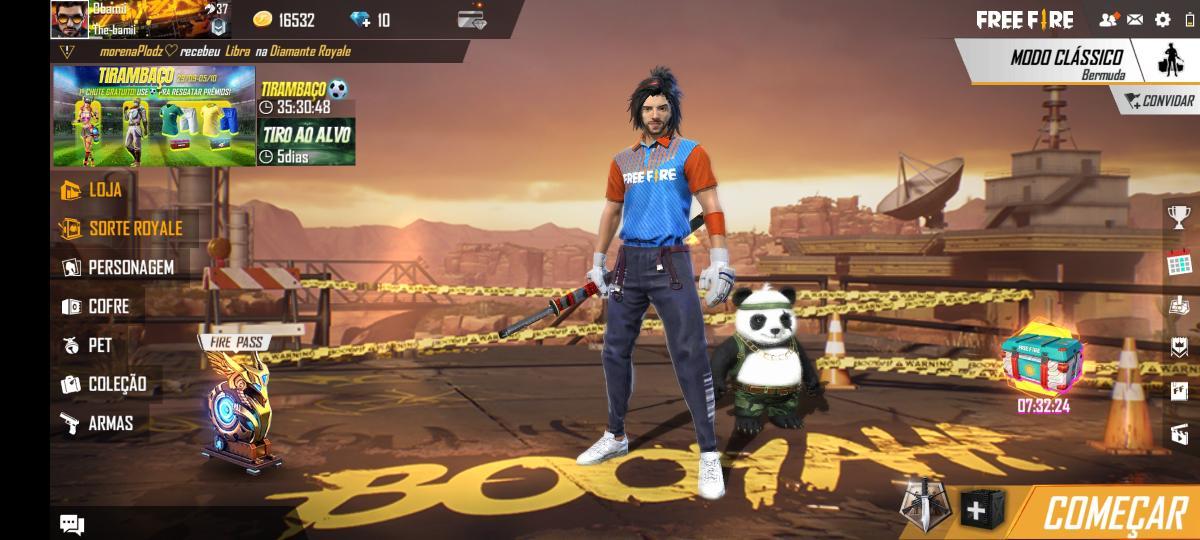
Task: Open the Tiro ao Alvo event
Action: (x=306, y=142)
